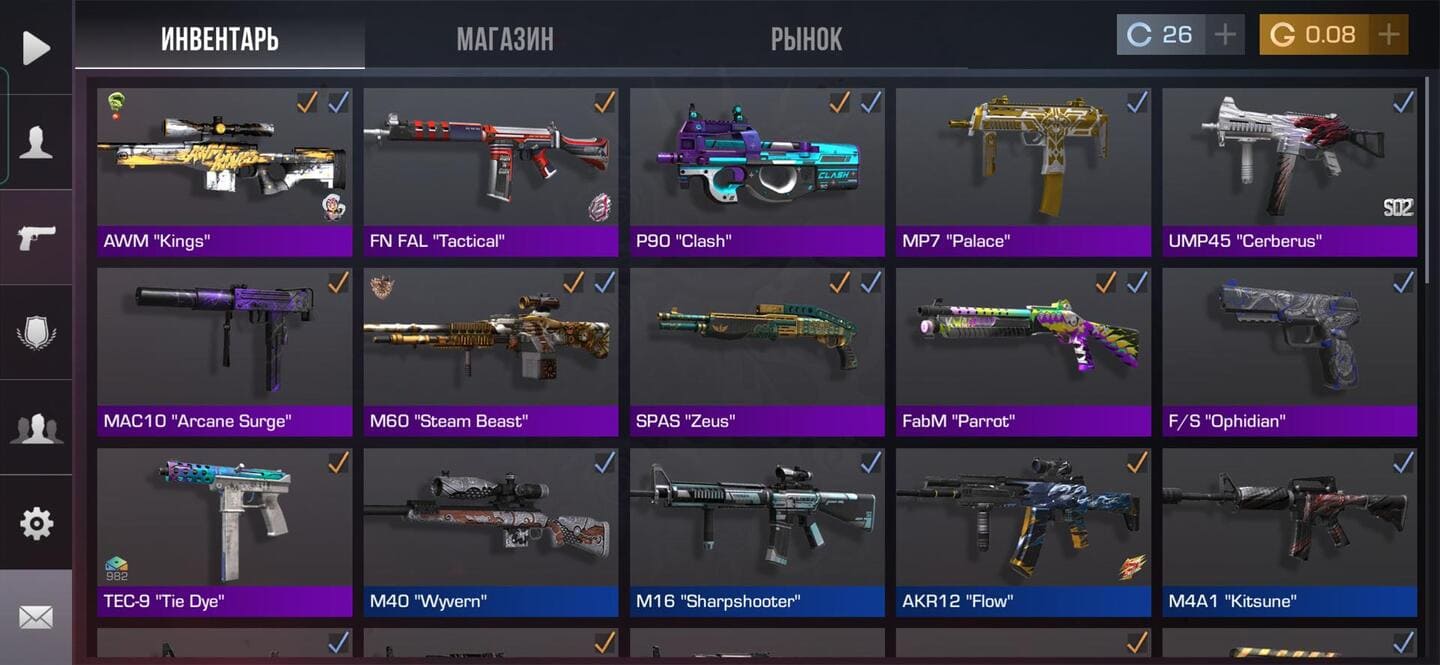Choose the TEC-9 "Tie Dye" skin

pos(224,520)
